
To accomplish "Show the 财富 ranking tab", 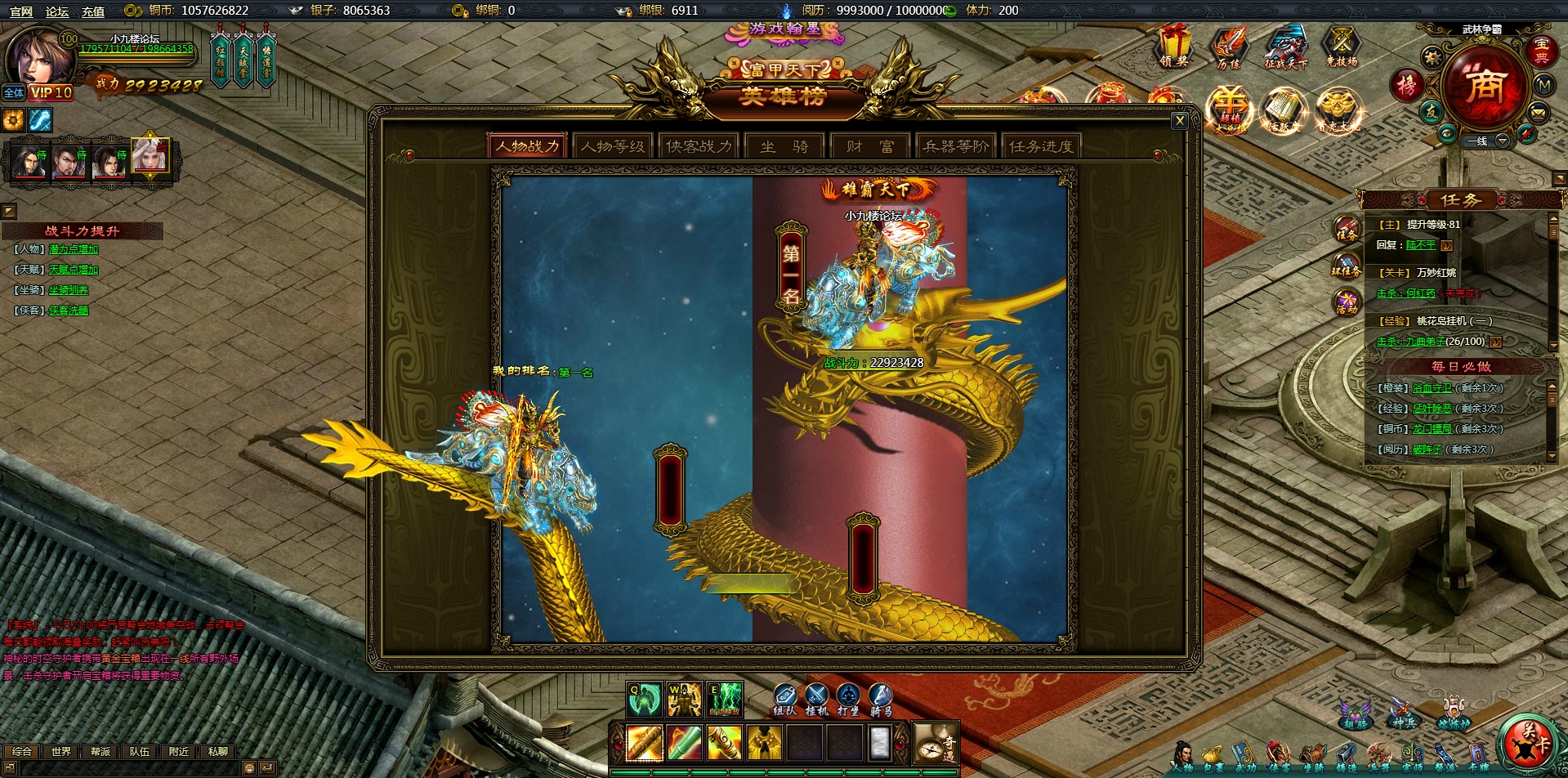I will (869, 146).
